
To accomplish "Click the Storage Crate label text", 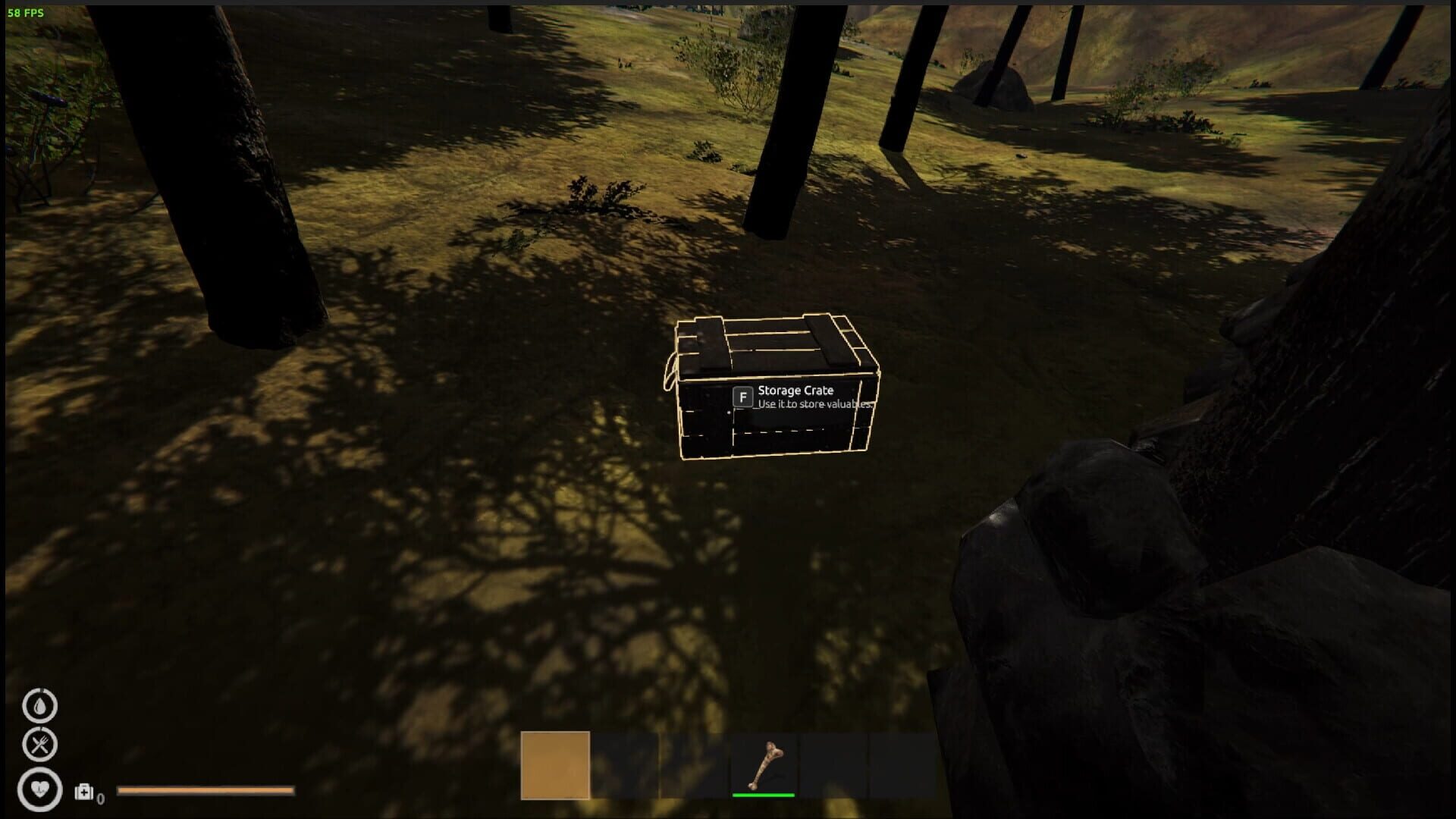I will [x=795, y=390].
